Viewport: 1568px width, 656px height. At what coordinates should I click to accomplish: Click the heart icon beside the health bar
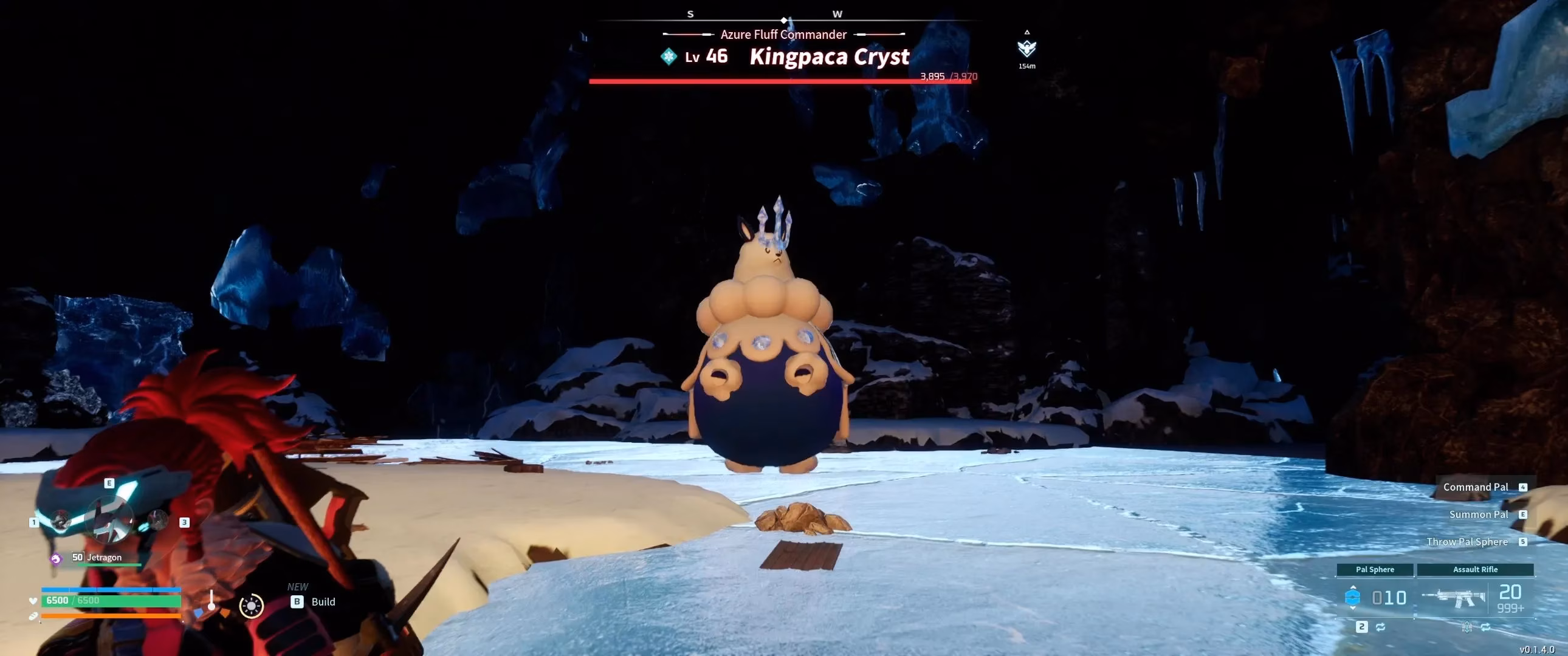(x=33, y=601)
